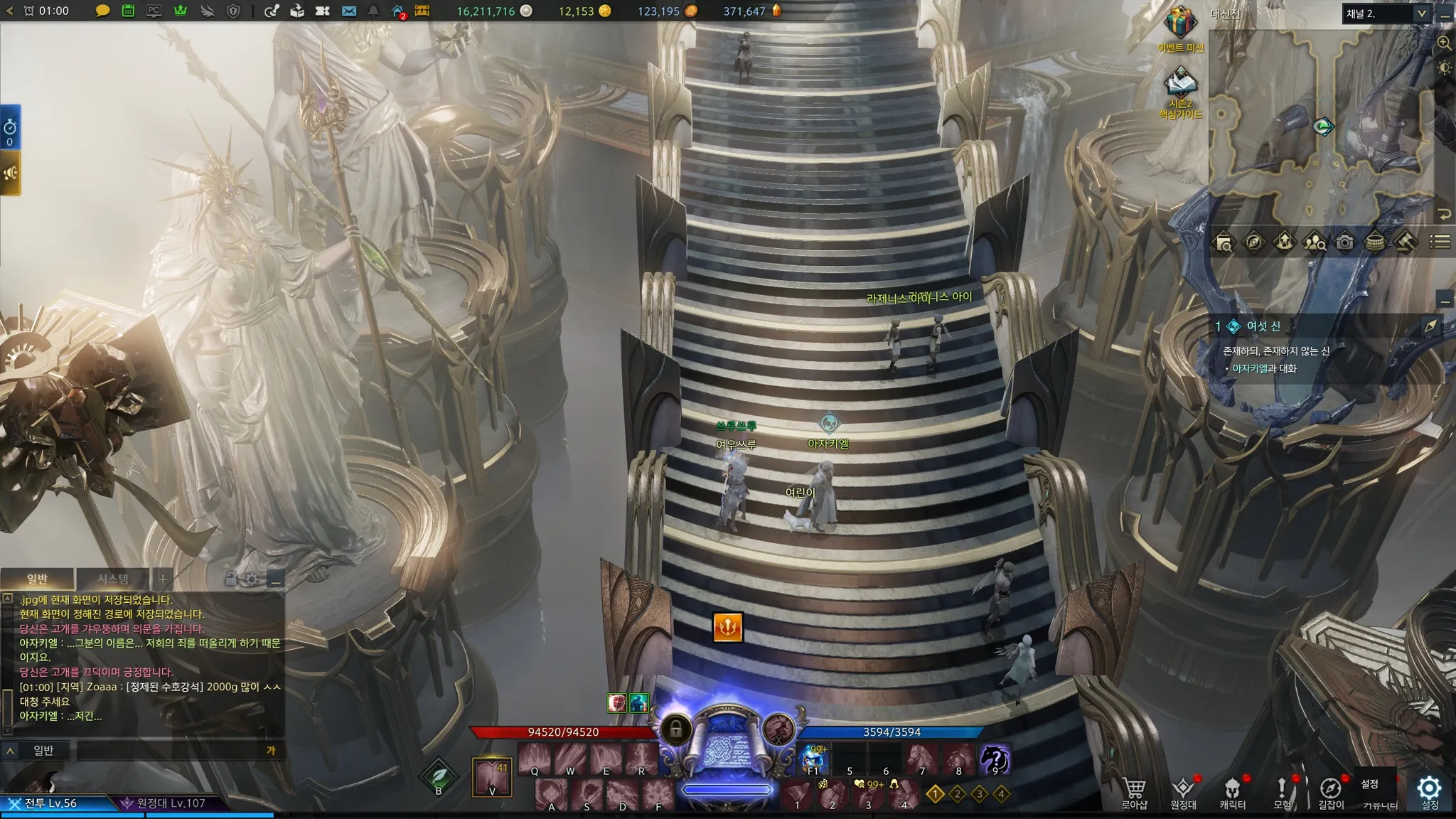Open the 원정대 roster menu
Image resolution: width=1456 pixels, height=819 pixels.
(x=1183, y=791)
